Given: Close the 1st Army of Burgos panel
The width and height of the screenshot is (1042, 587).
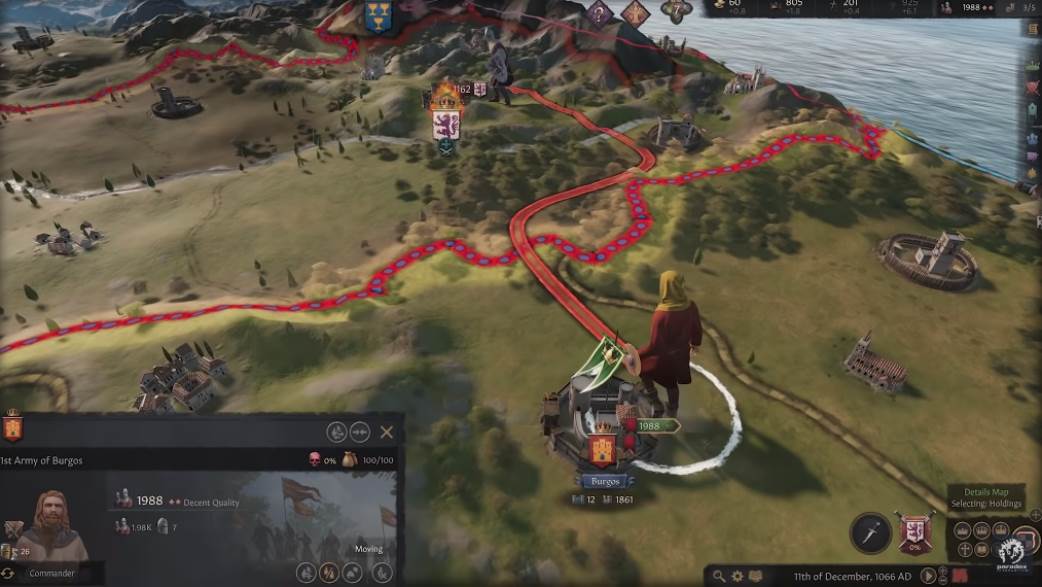Looking at the screenshot, I should [x=387, y=432].
